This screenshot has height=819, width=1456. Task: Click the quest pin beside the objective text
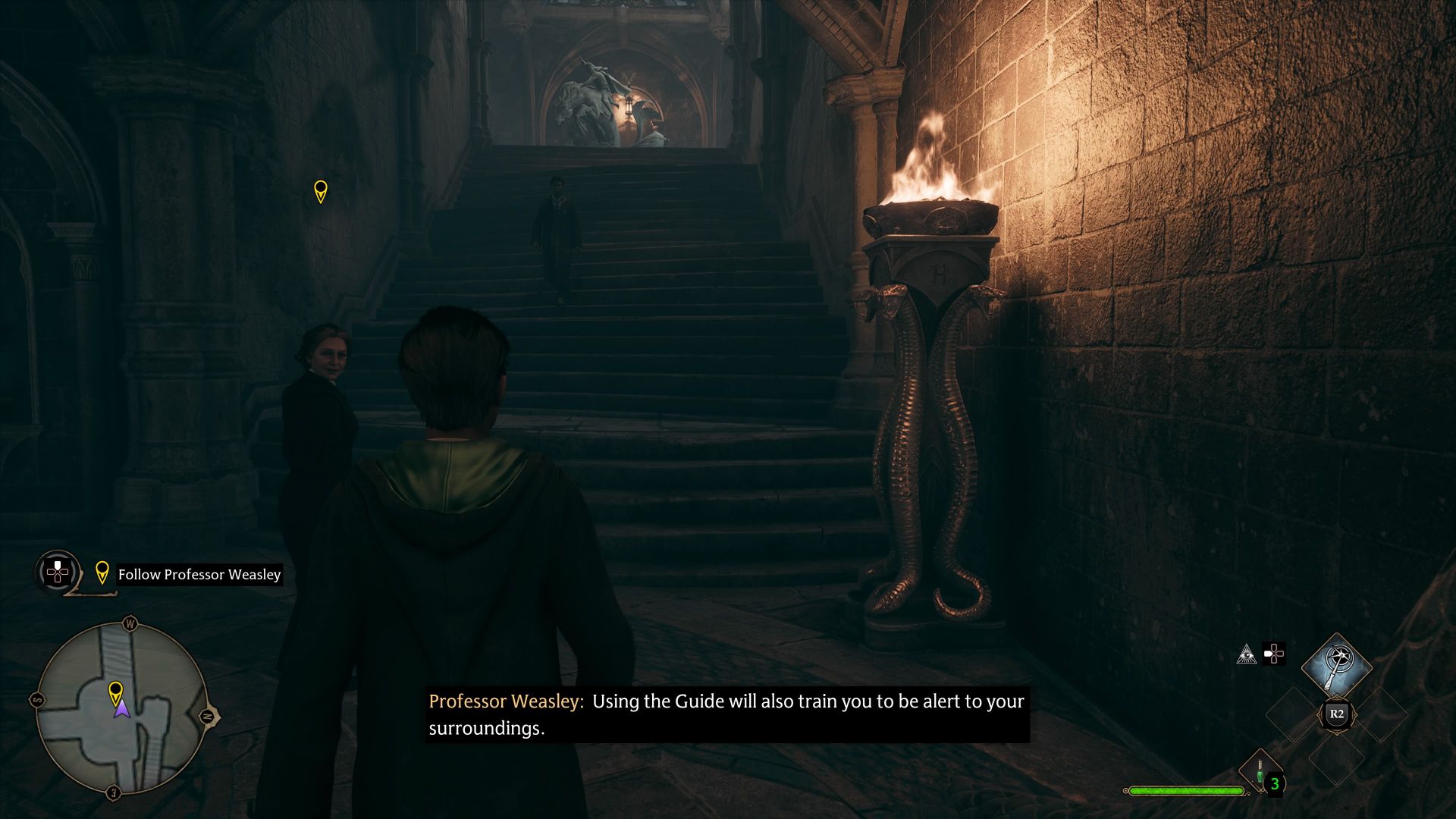click(102, 574)
